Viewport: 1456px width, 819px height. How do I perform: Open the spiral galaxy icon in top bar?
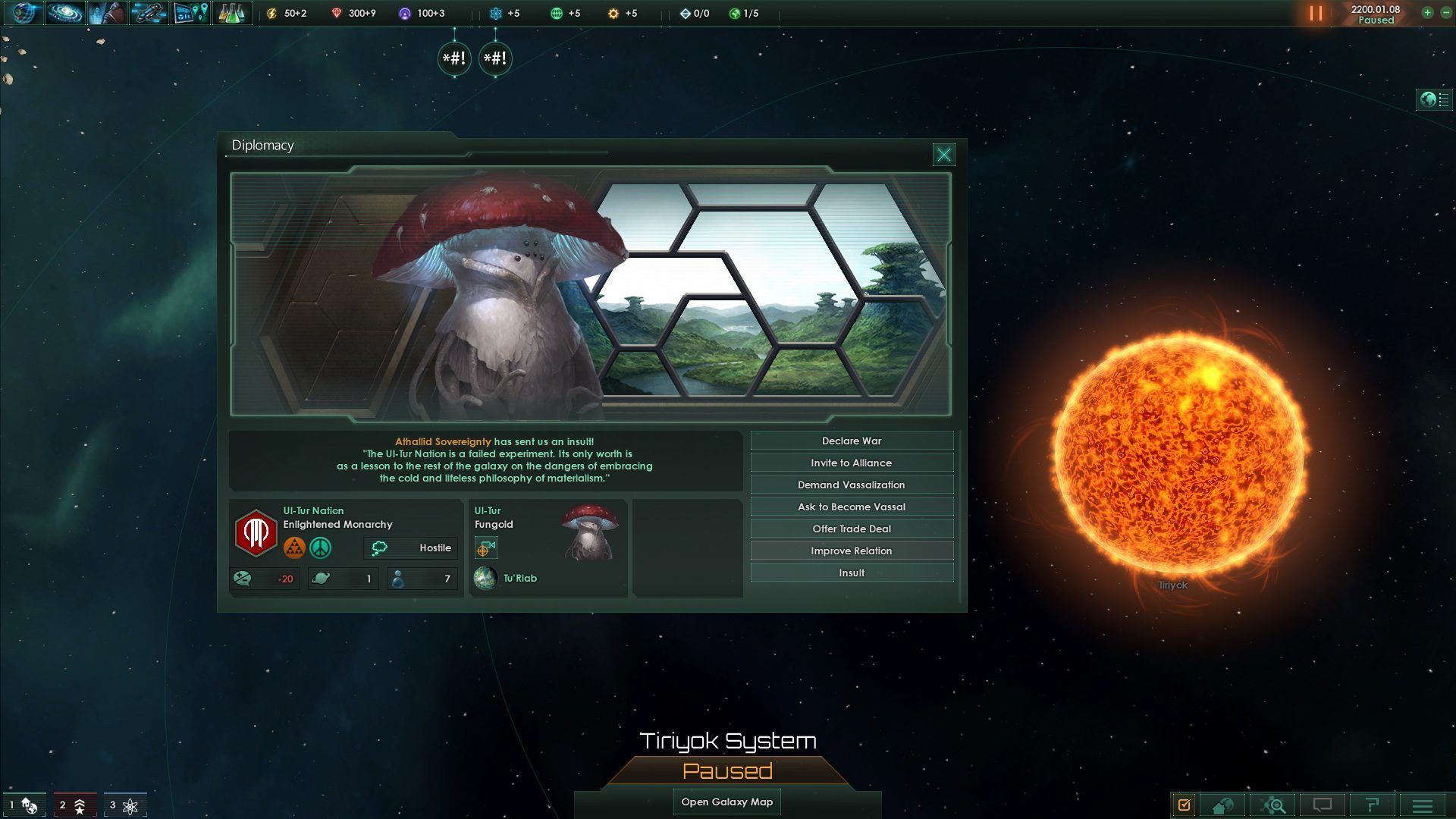[x=64, y=13]
